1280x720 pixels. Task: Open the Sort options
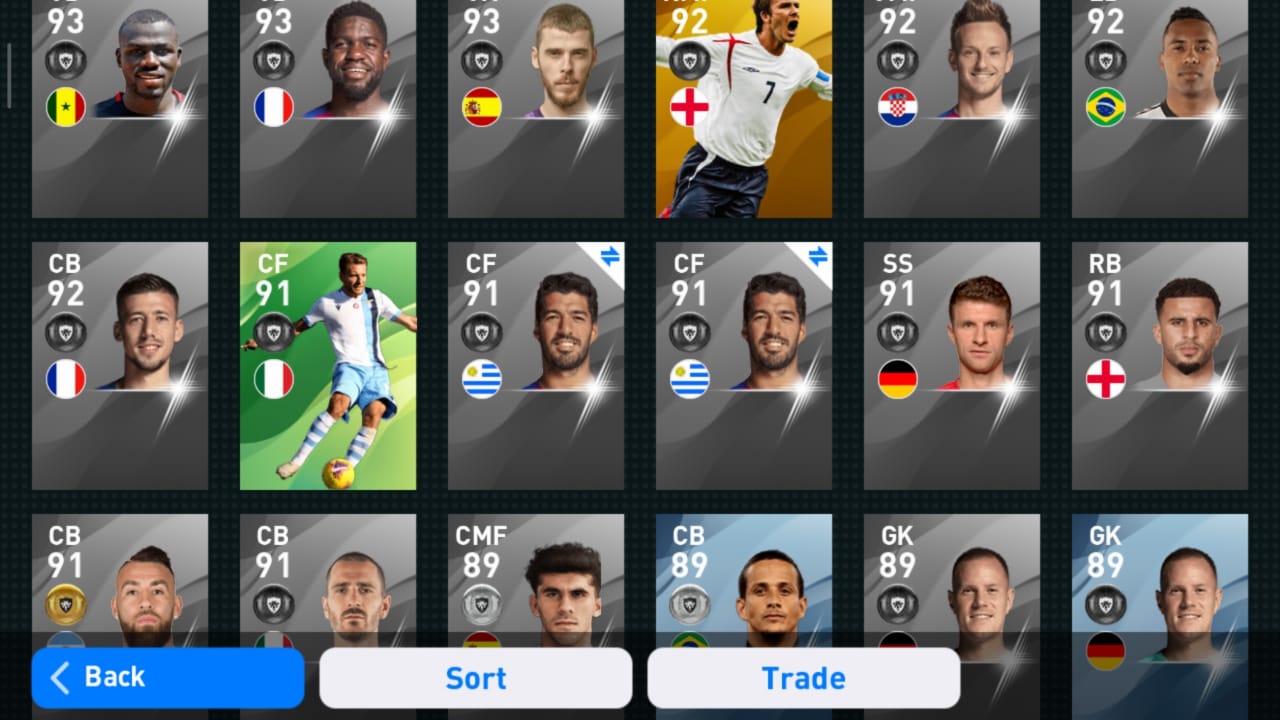[475, 678]
